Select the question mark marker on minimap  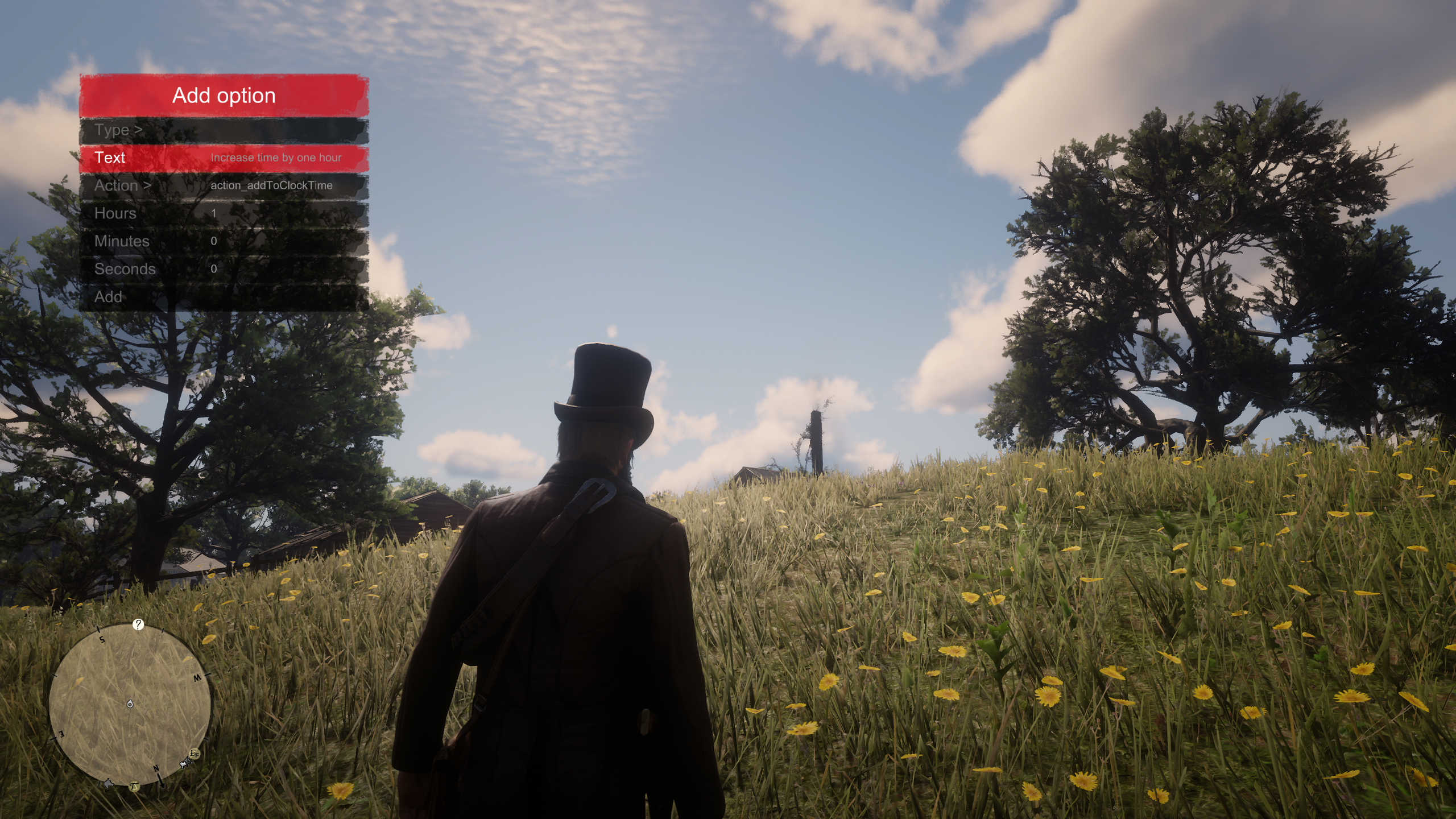tap(138, 625)
